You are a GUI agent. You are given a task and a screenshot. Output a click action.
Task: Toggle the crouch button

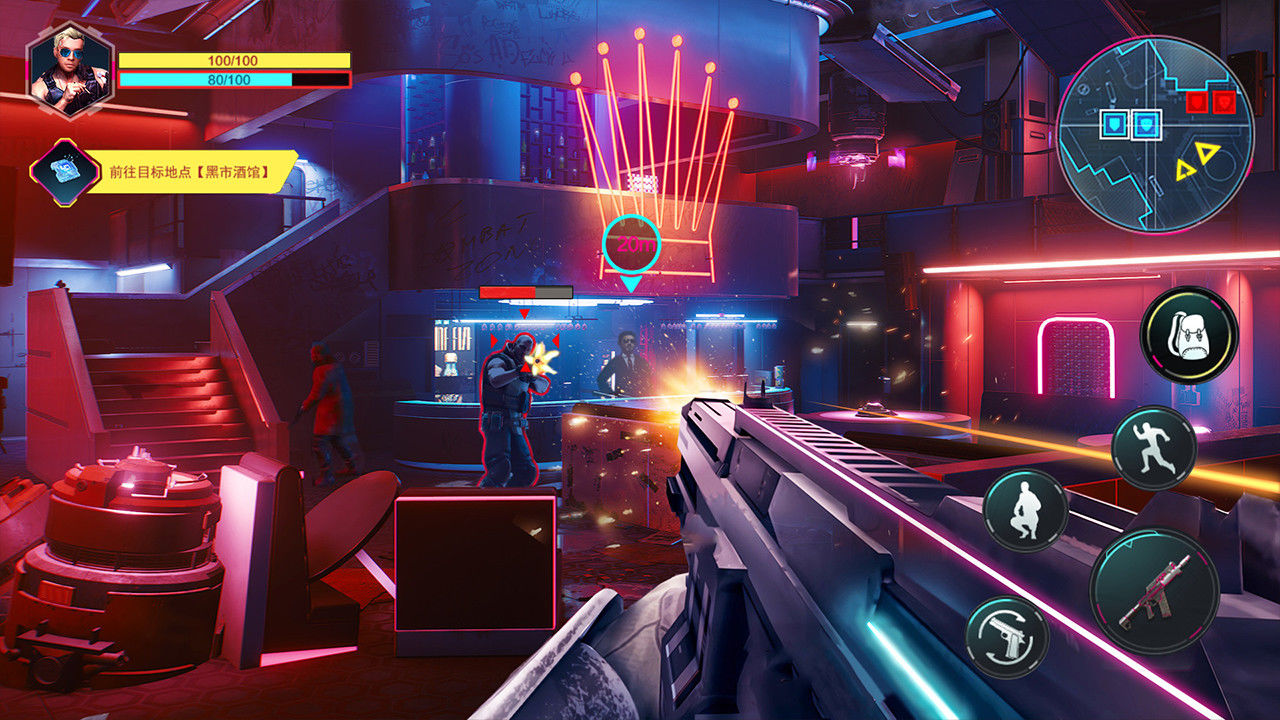click(x=1025, y=509)
